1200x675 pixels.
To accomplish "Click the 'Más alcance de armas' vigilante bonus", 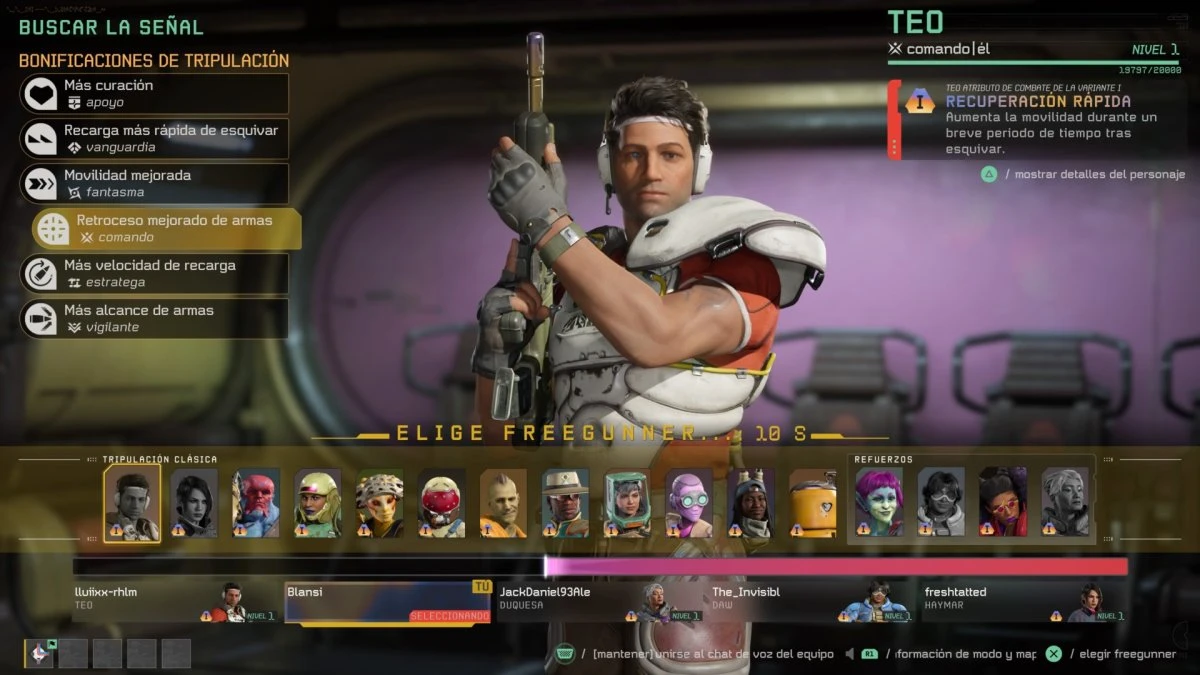I will 154,319.
